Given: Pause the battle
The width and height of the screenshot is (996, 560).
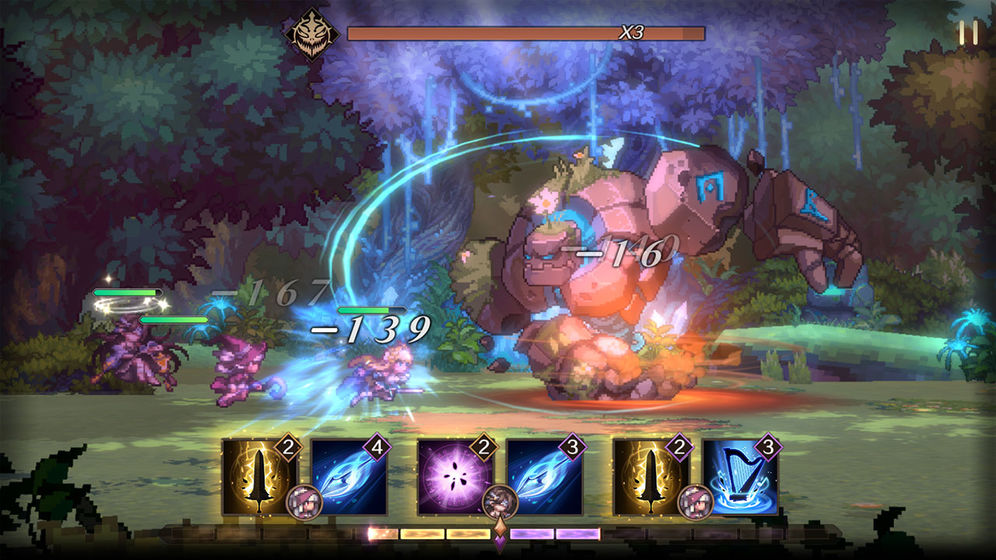Looking at the screenshot, I should (x=968, y=33).
